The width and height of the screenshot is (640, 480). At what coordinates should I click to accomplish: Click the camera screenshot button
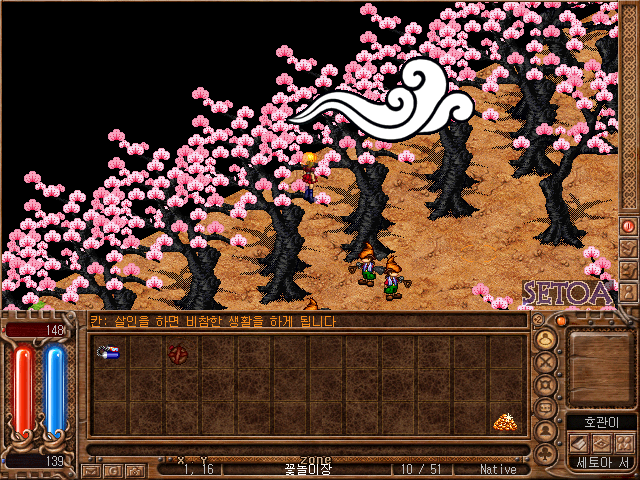click(x=133, y=469)
